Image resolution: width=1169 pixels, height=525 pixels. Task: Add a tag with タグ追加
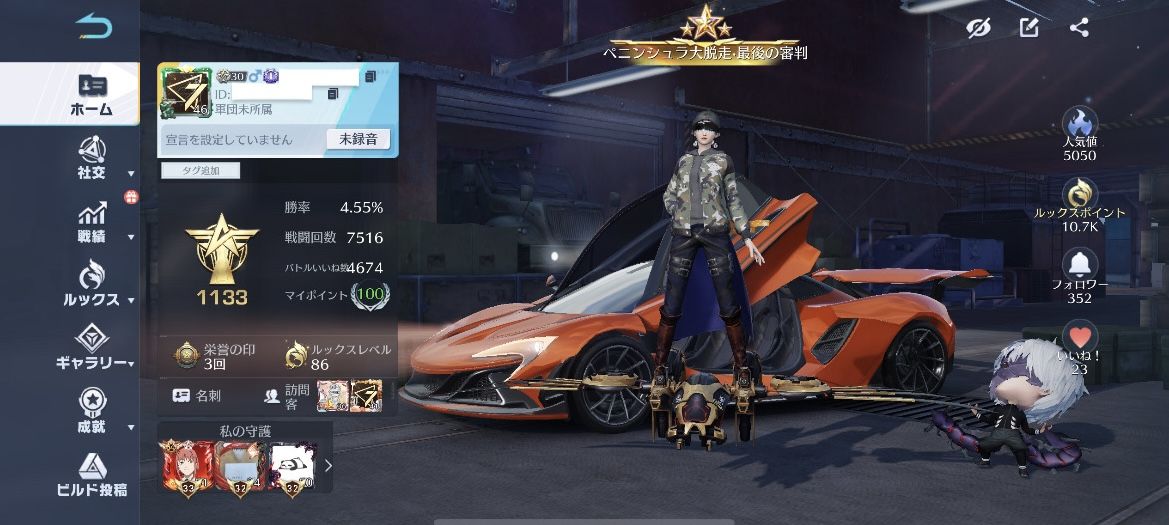pos(200,171)
